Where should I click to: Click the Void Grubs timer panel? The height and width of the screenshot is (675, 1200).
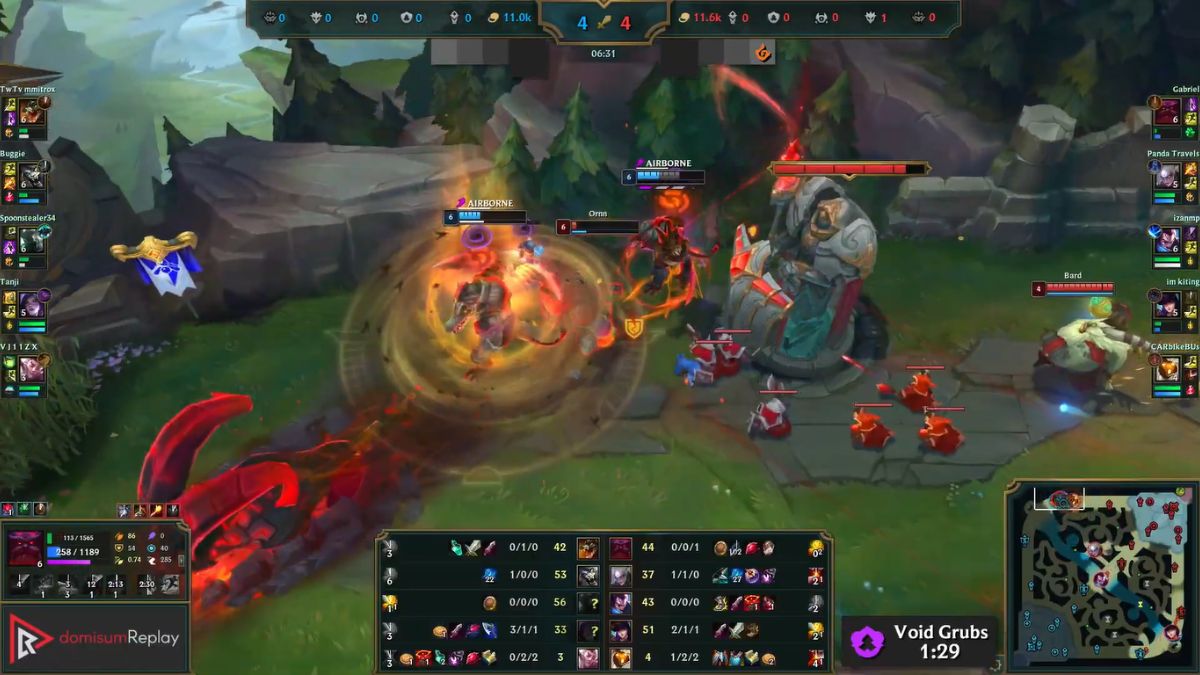point(920,641)
